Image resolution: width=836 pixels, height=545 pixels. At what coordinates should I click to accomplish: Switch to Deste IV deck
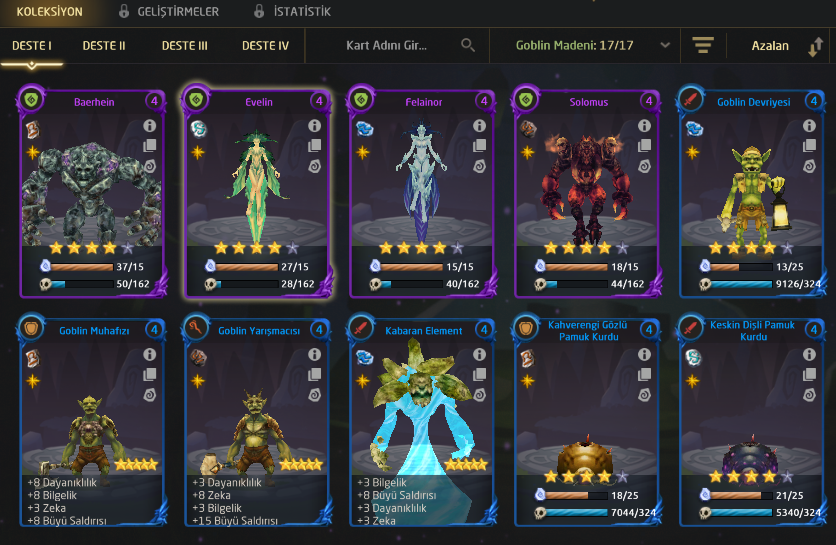(265, 46)
